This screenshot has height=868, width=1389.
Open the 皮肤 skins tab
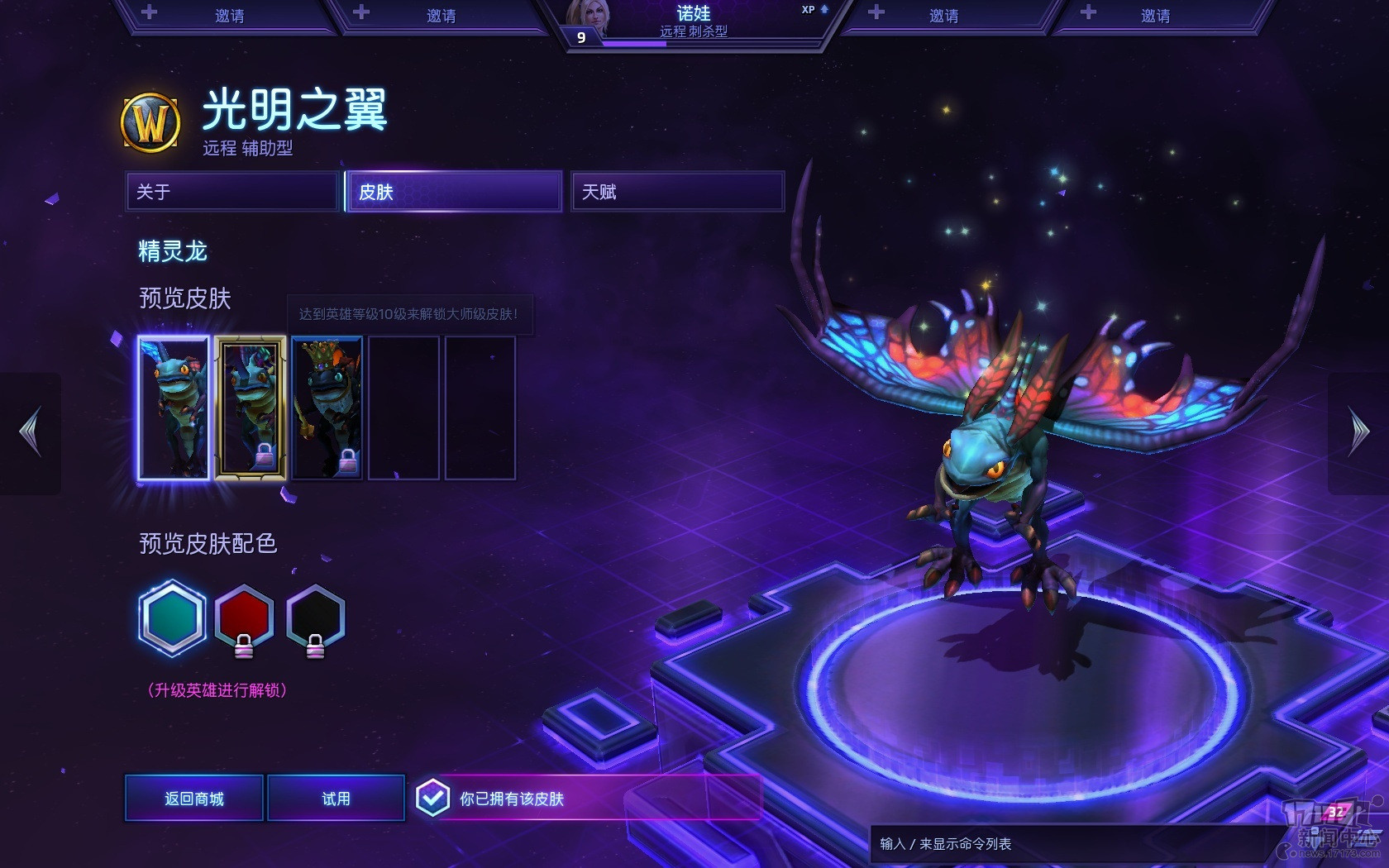coord(454,192)
